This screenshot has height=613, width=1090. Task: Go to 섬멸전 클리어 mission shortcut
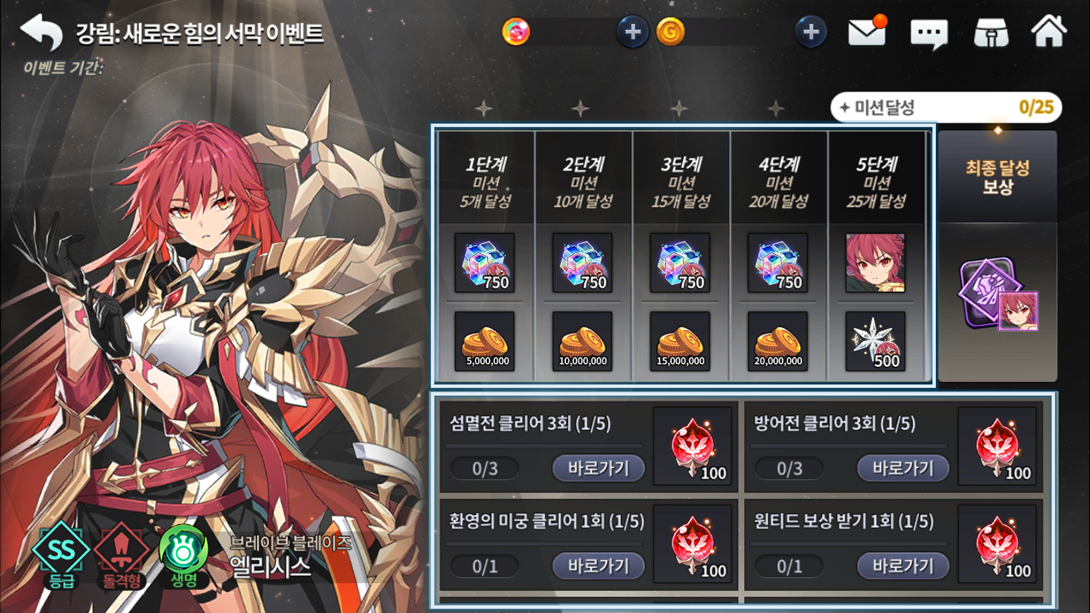click(598, 468)
